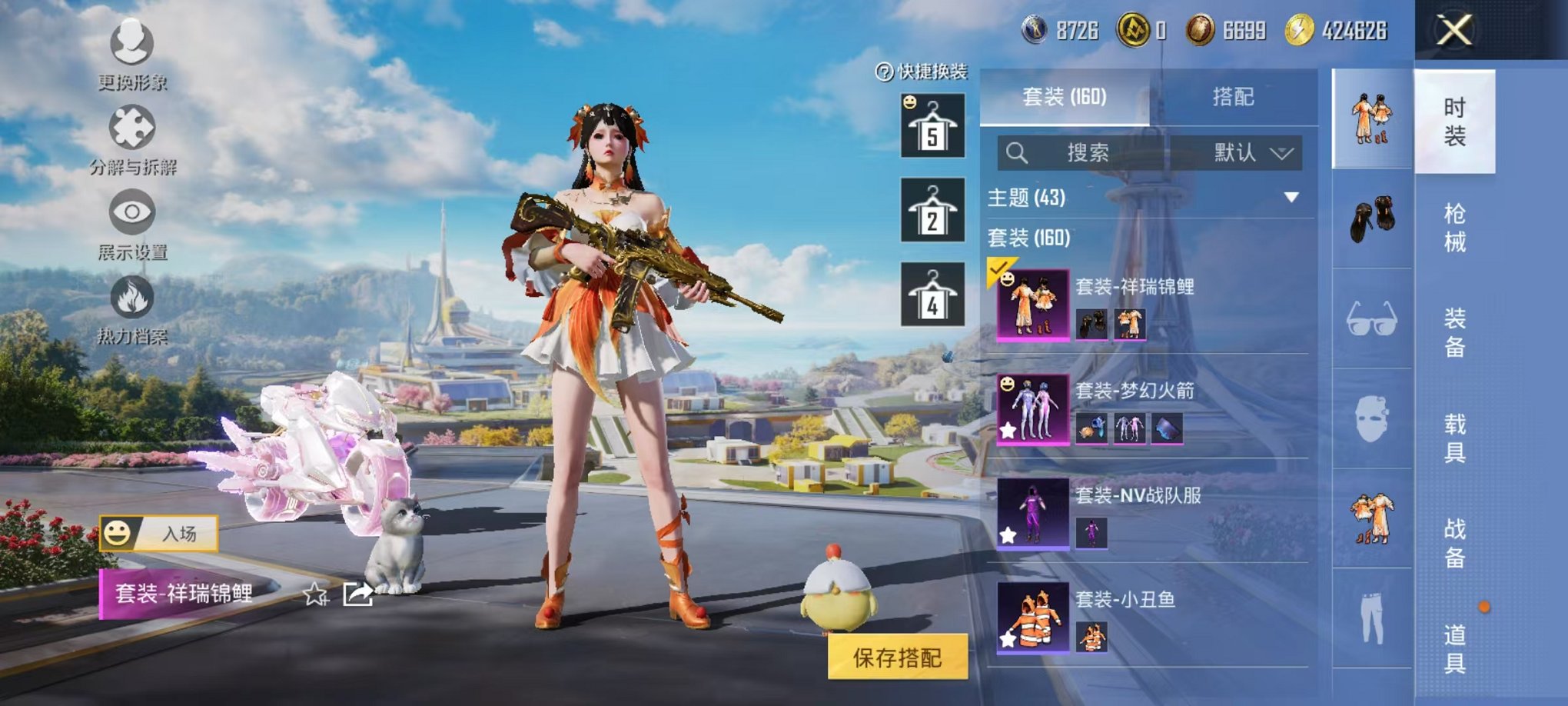Open 更换形象 change appearance
Viewport: 1568px width, 706px height.
132,52
